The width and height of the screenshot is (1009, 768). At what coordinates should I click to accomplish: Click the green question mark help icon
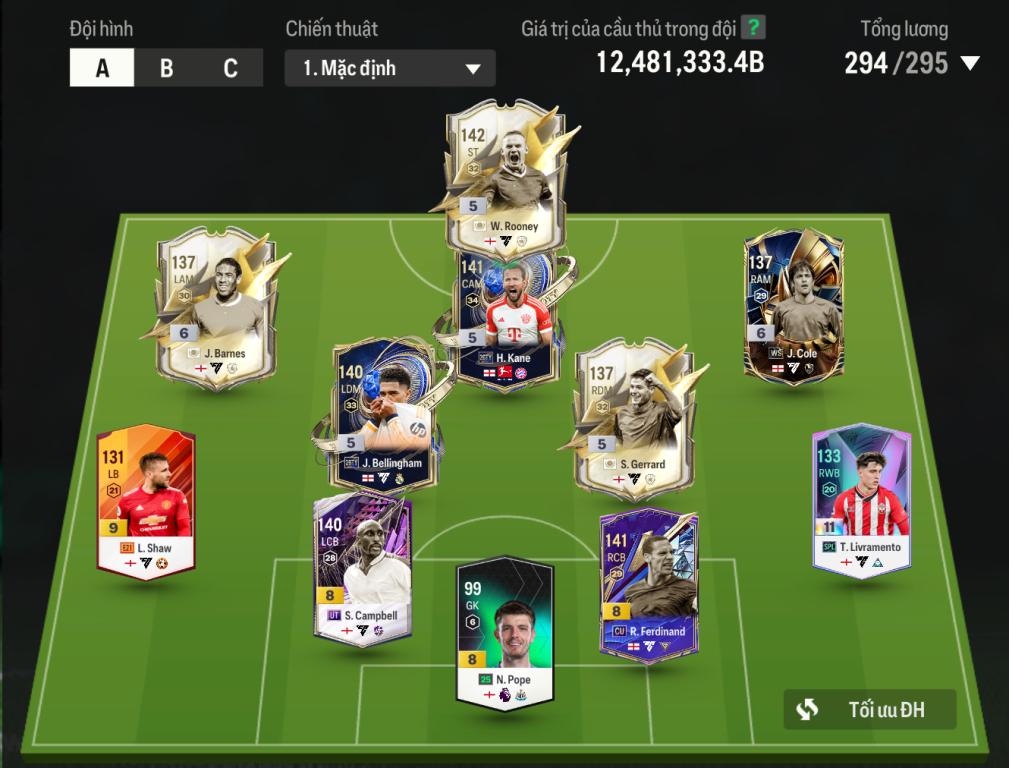753,29
